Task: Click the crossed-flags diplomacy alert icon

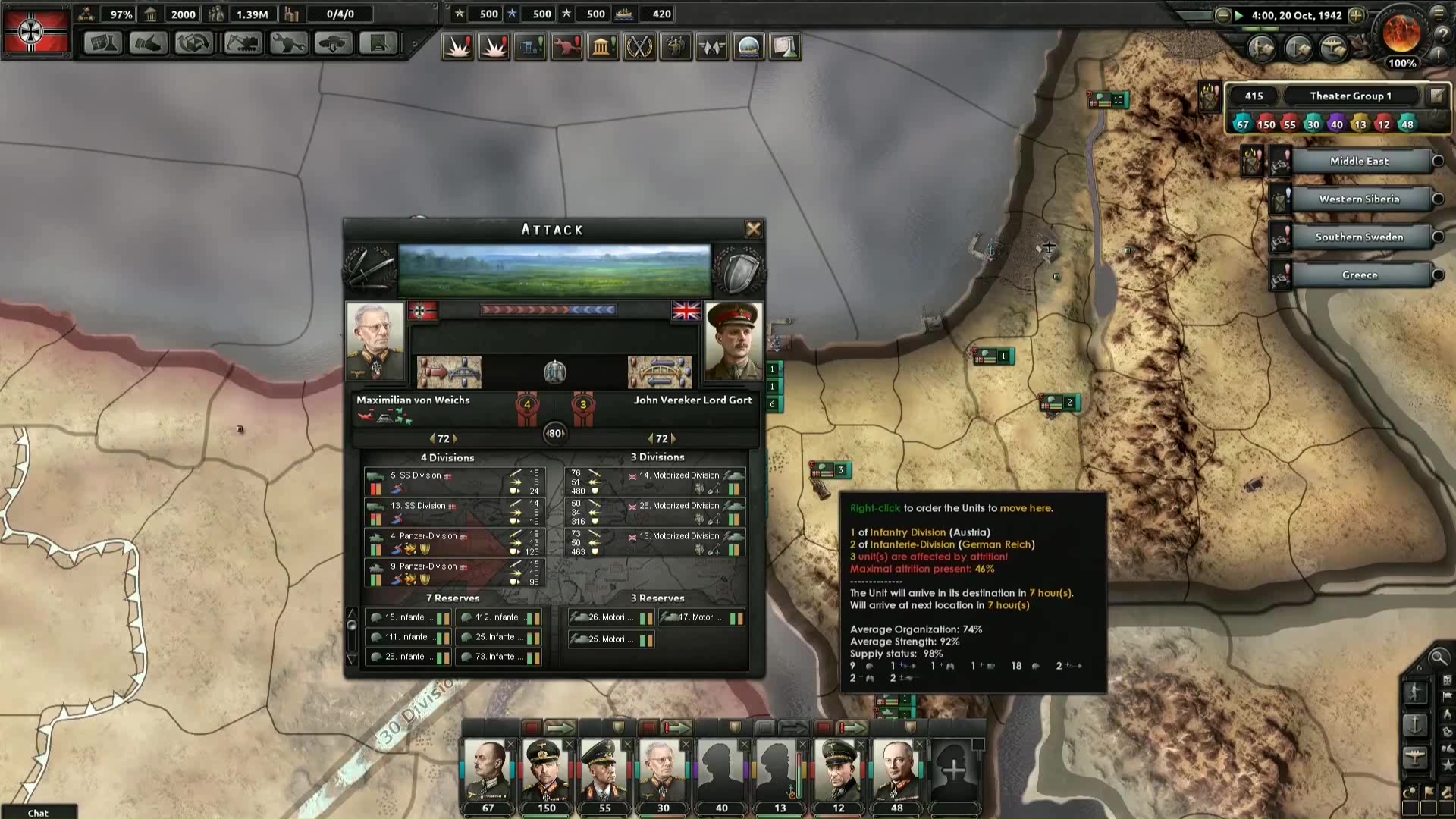Action: (x=712, y=46)
